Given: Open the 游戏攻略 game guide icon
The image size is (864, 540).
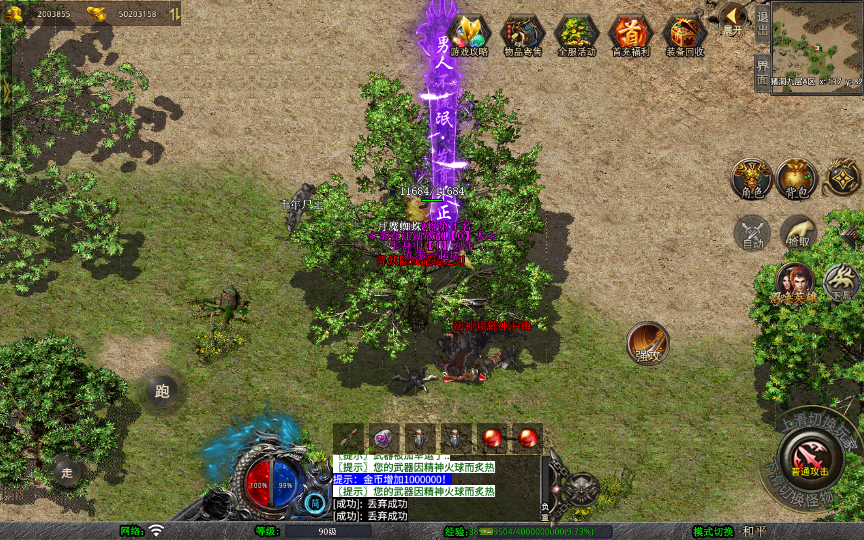Looking at the screenshot, I should pos(469,36).
